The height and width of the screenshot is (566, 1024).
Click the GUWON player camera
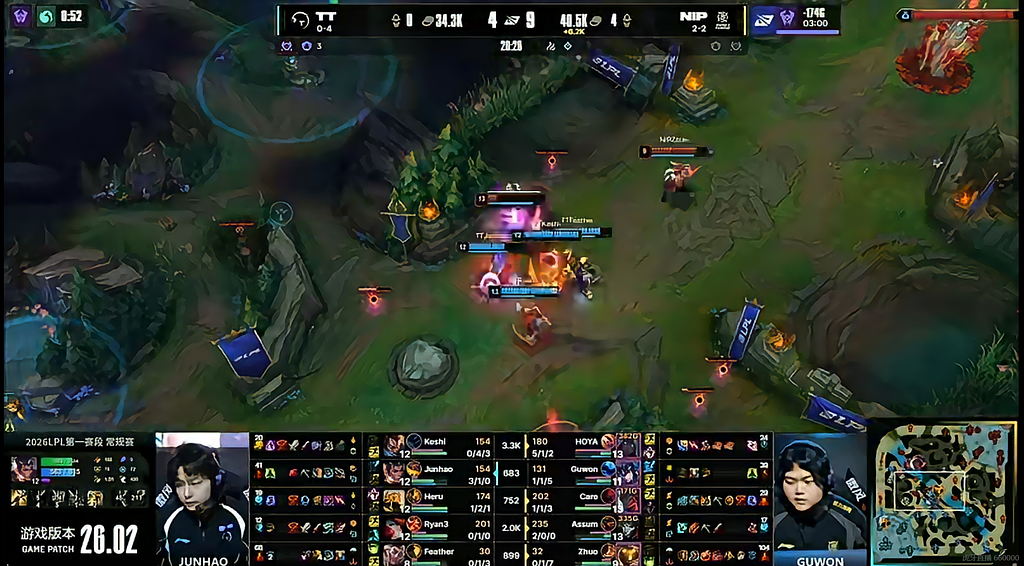click(820, 497)
